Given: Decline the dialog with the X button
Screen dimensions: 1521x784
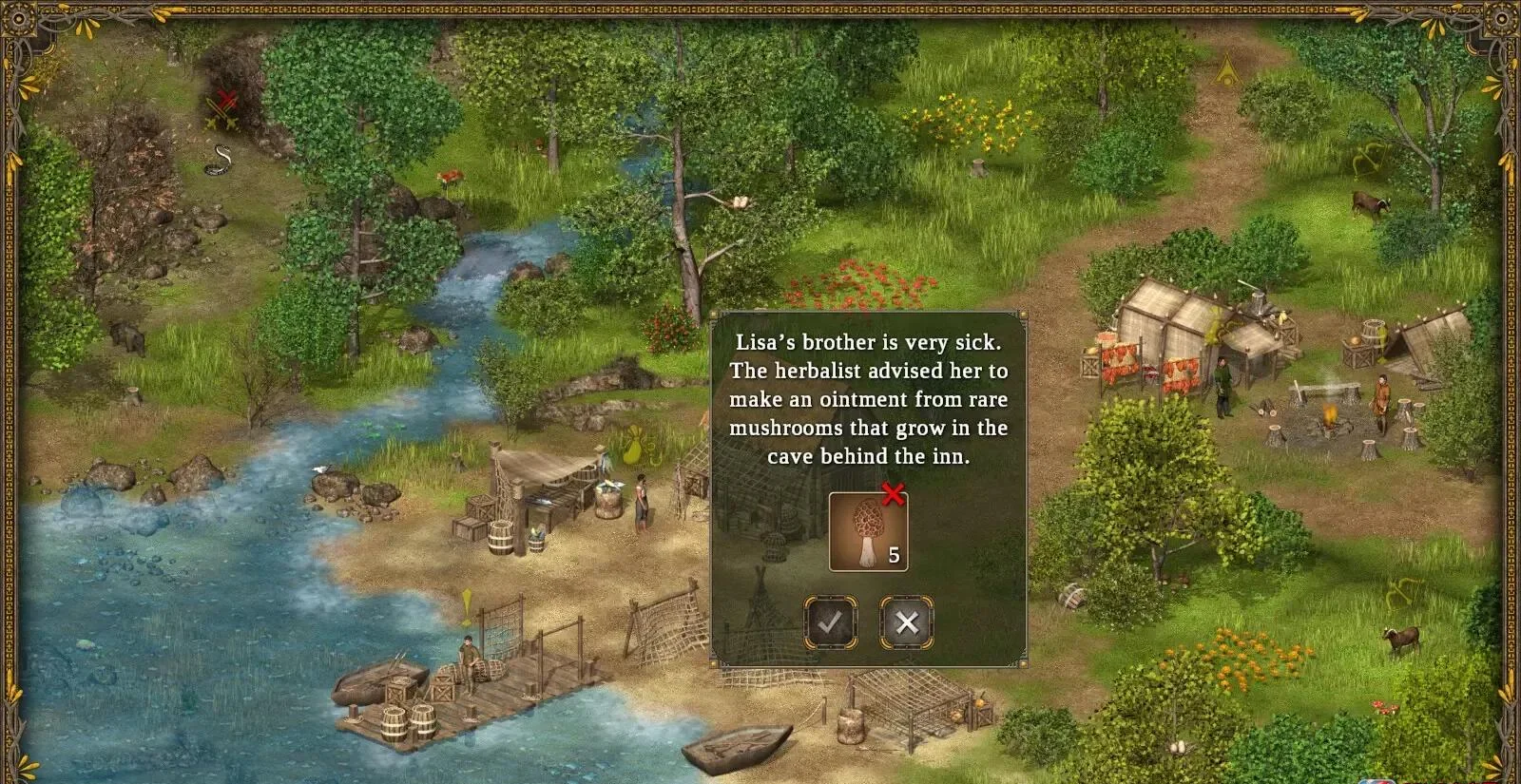Looking at the screenshot, I should pyautogui.click(x=907, y=622).
